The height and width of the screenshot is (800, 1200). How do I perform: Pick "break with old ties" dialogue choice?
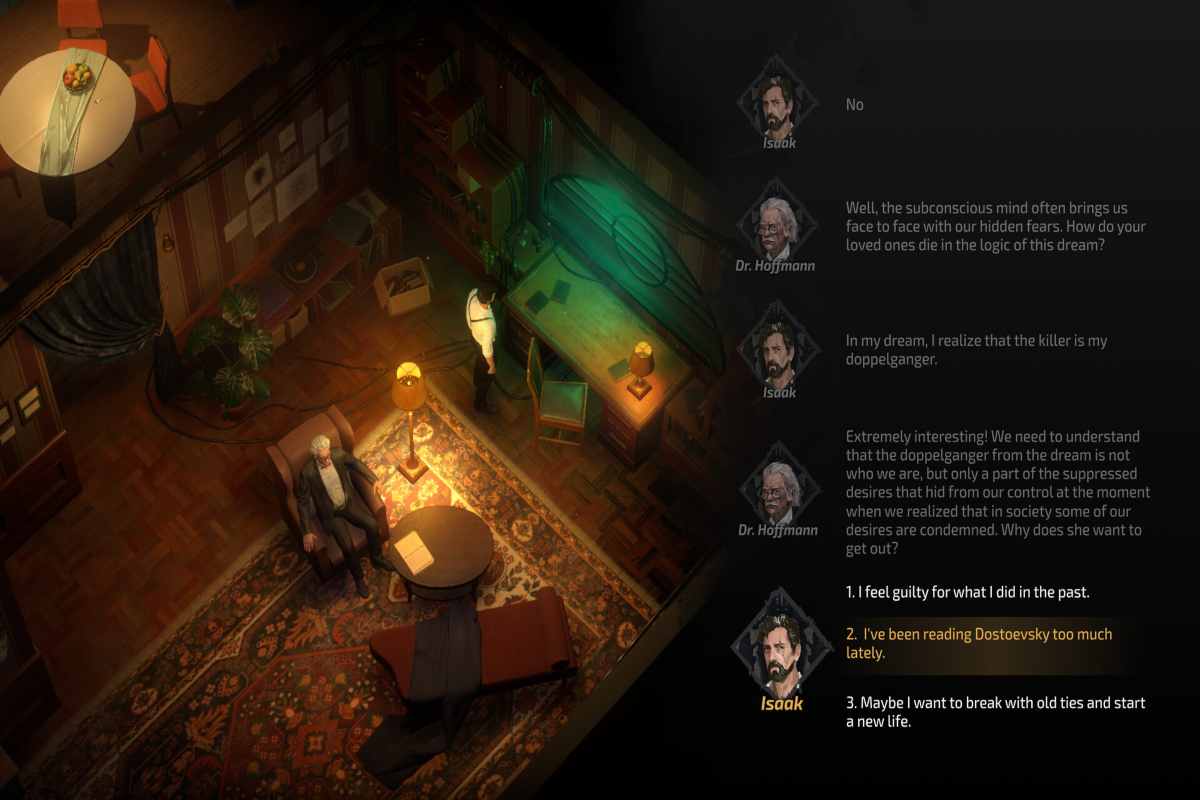[x=995, y=712]
